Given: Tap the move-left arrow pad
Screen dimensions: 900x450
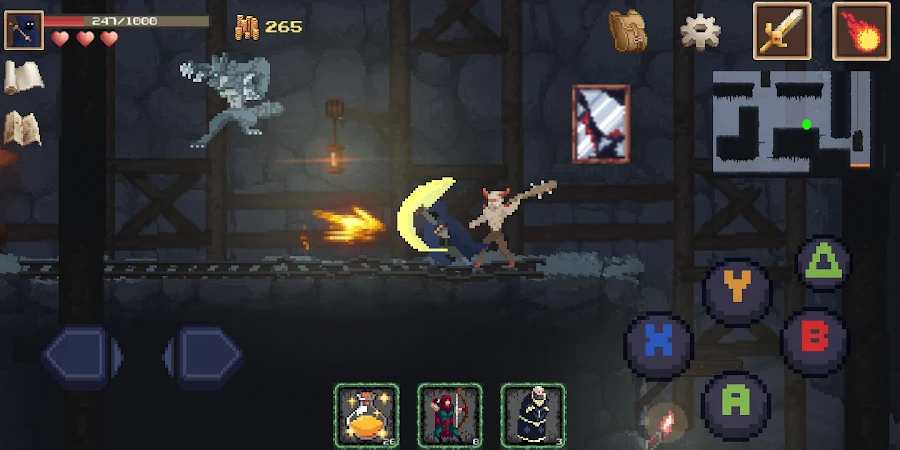Looking at the screenshot, I should (x=80, y=355).
